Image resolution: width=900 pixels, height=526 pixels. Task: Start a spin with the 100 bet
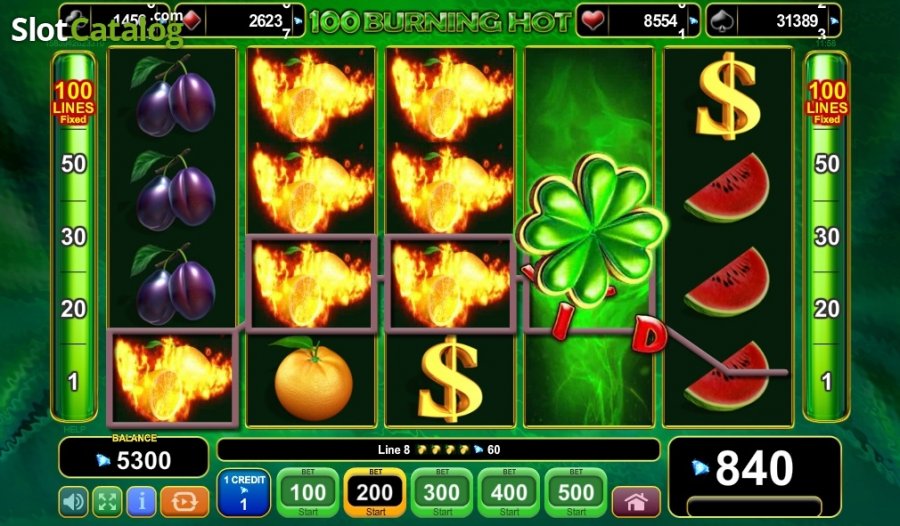308,492
